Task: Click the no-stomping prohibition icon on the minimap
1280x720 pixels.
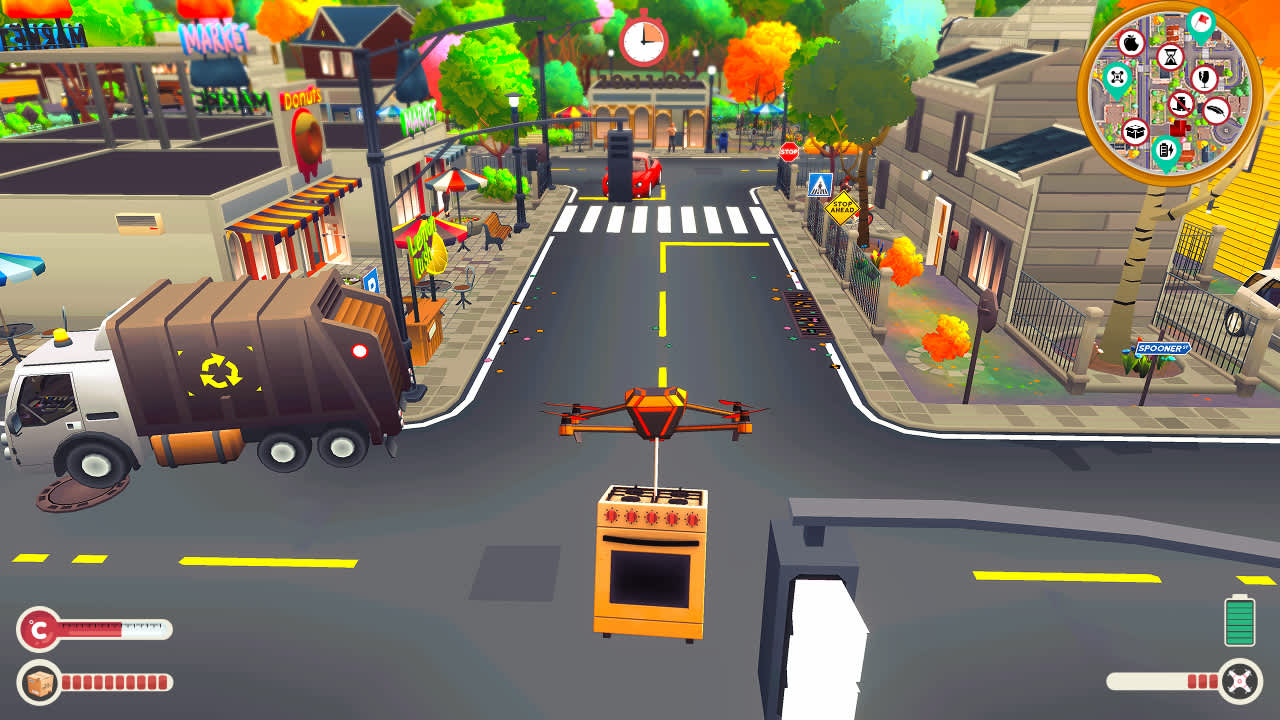Action: tap(1182, 104)
